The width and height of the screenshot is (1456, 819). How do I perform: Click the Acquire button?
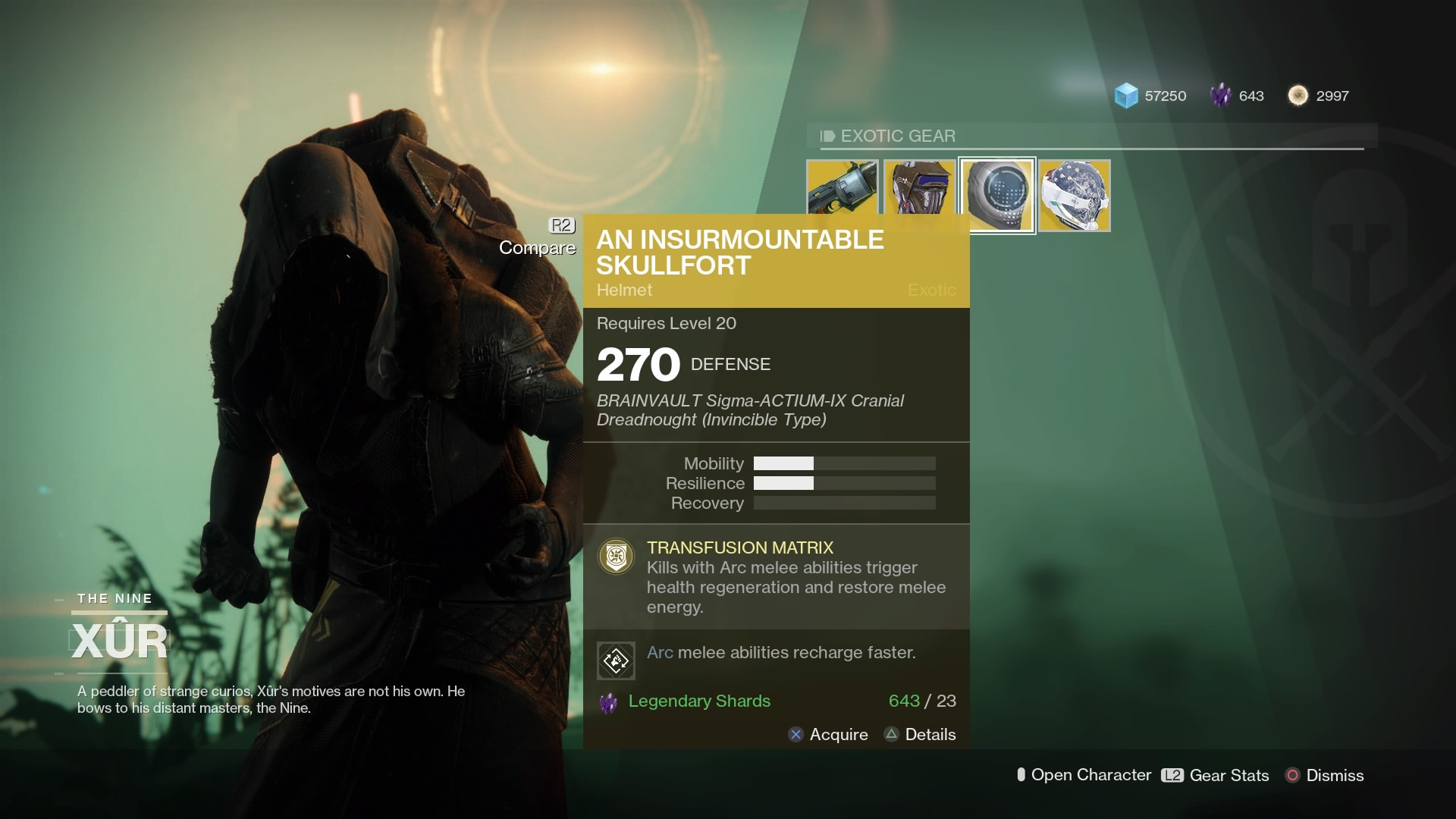pos(827,734)
